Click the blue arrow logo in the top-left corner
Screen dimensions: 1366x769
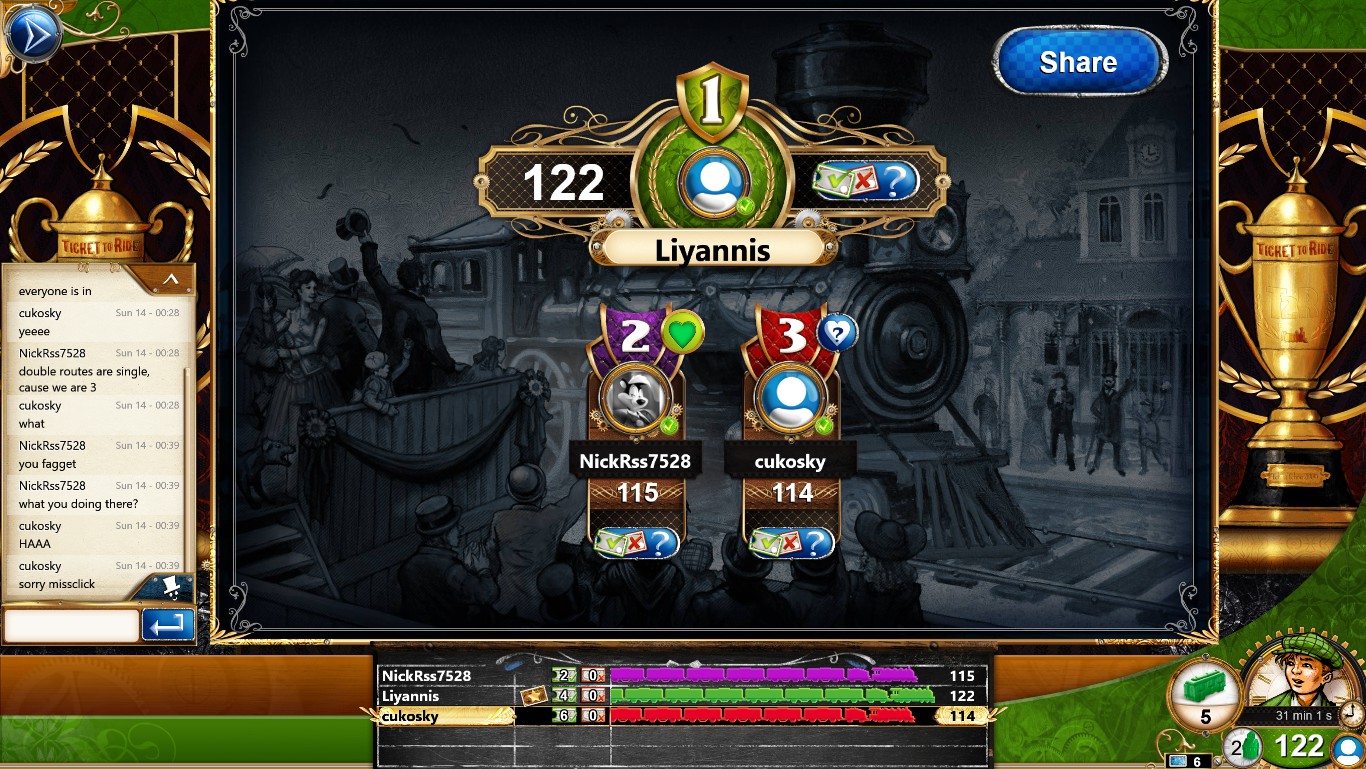click(x=33, y=33)
